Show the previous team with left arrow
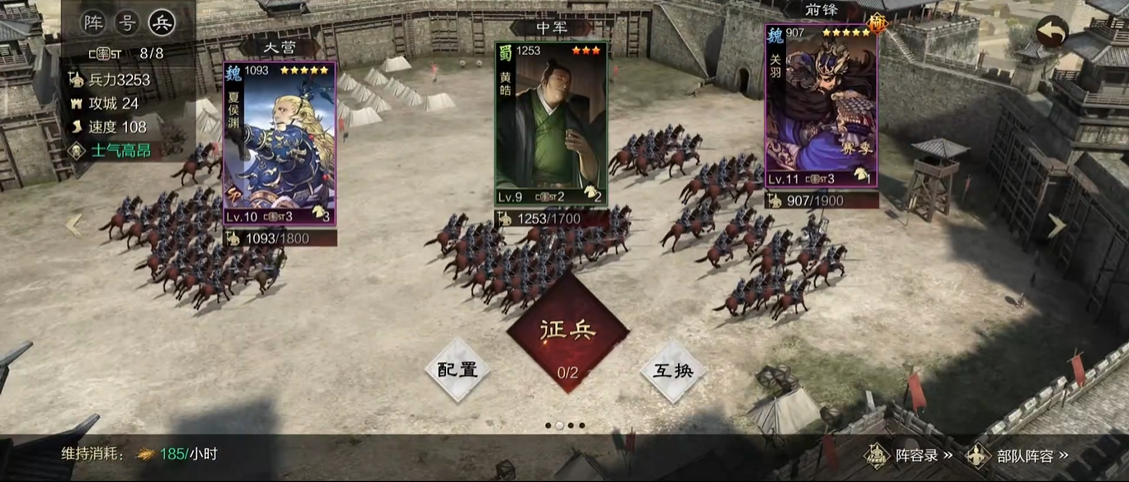 click(74, 225)
